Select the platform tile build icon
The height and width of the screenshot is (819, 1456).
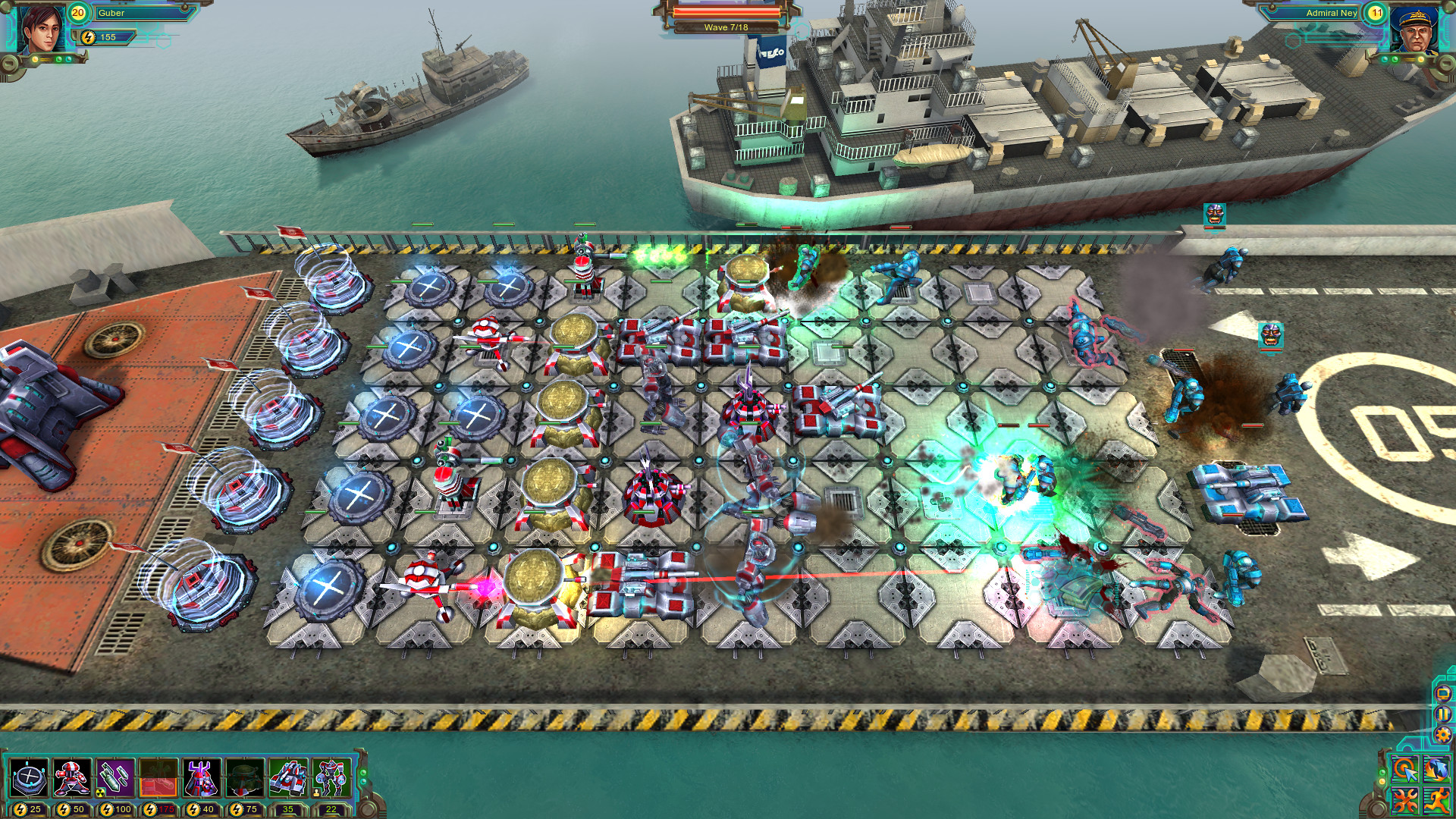(x=29, y=779)
